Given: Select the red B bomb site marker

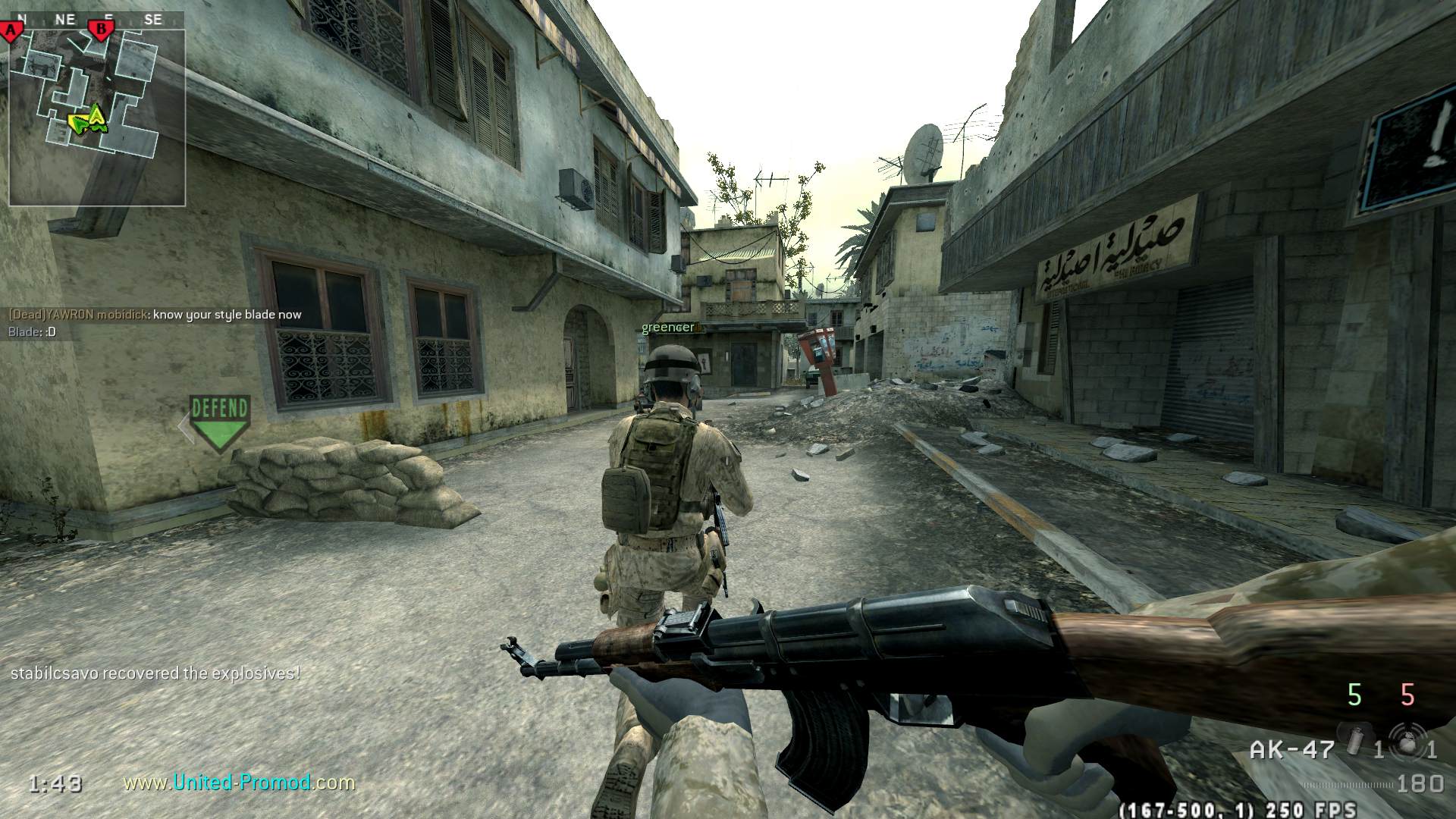Looking at the screenshot, I should (100, 30).
